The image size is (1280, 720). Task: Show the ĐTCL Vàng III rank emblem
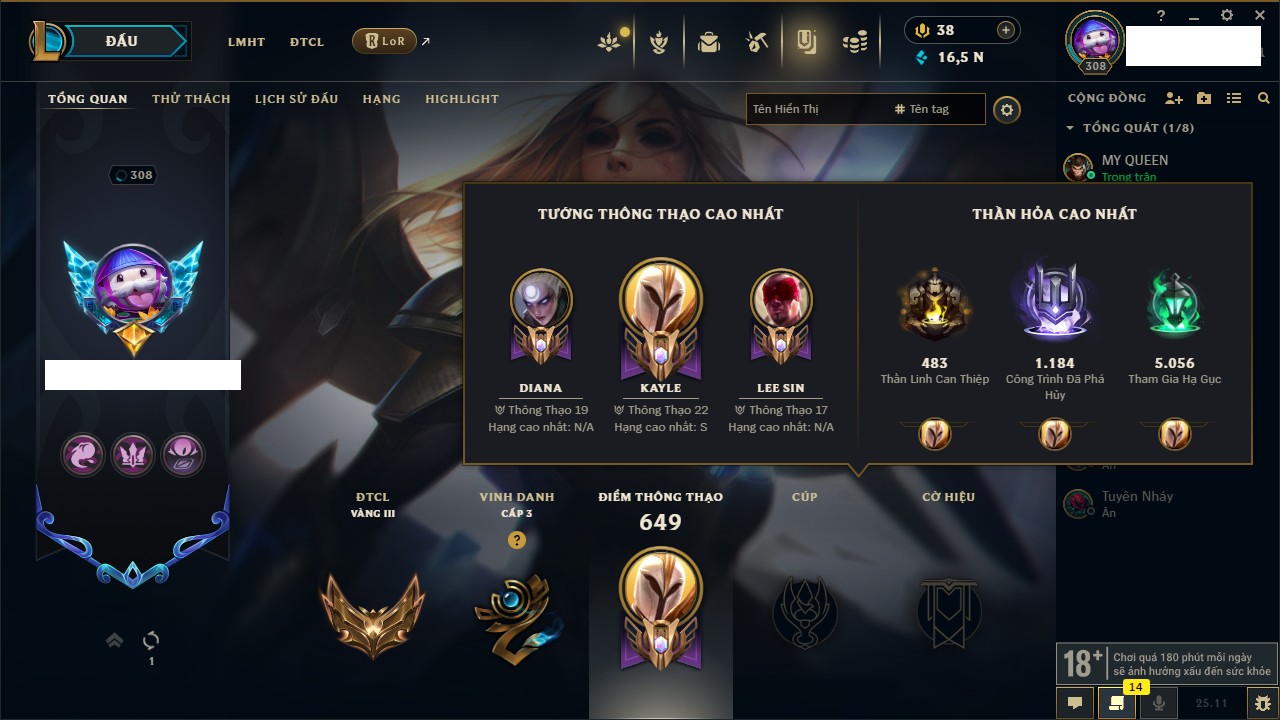tap(372, 614)
